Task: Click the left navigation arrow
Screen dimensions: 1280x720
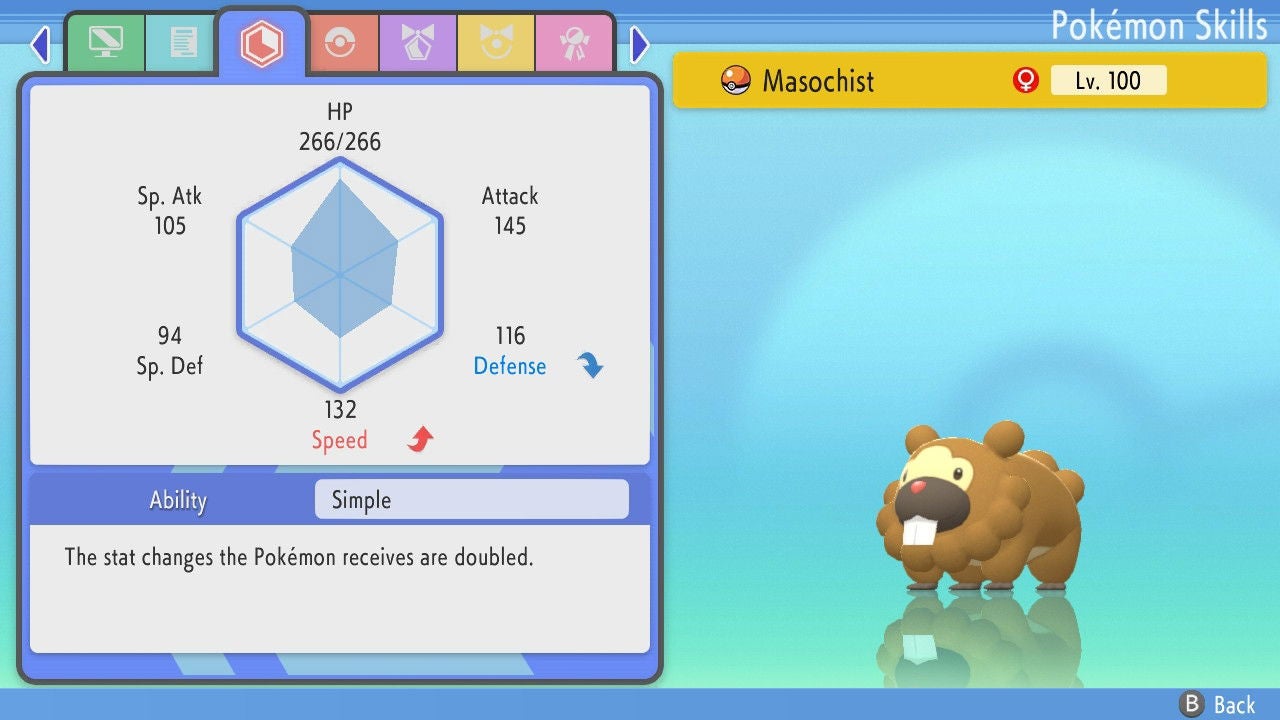Action: tap(39, 44)
